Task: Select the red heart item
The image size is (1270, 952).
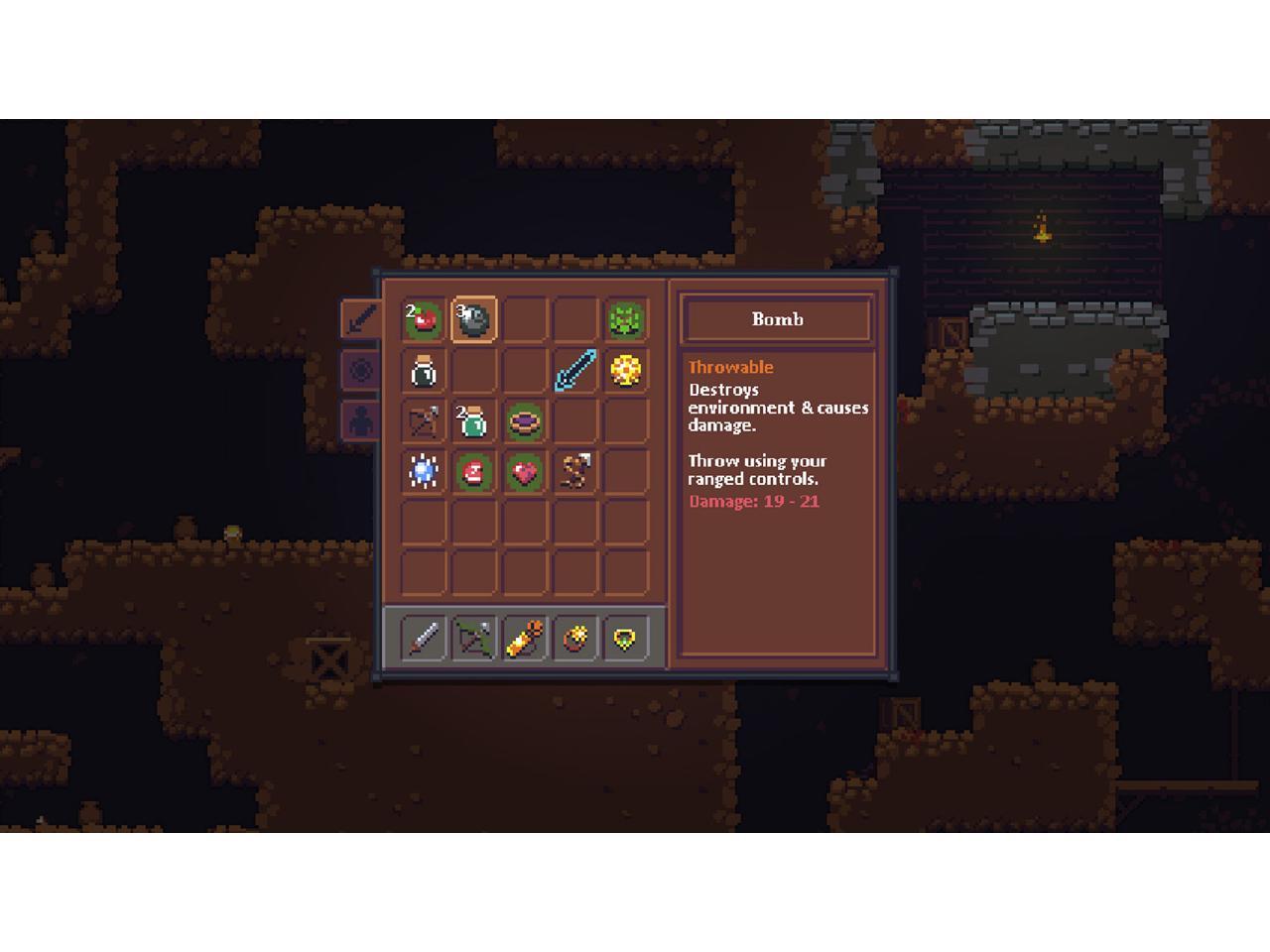Action: pos(525,472)
